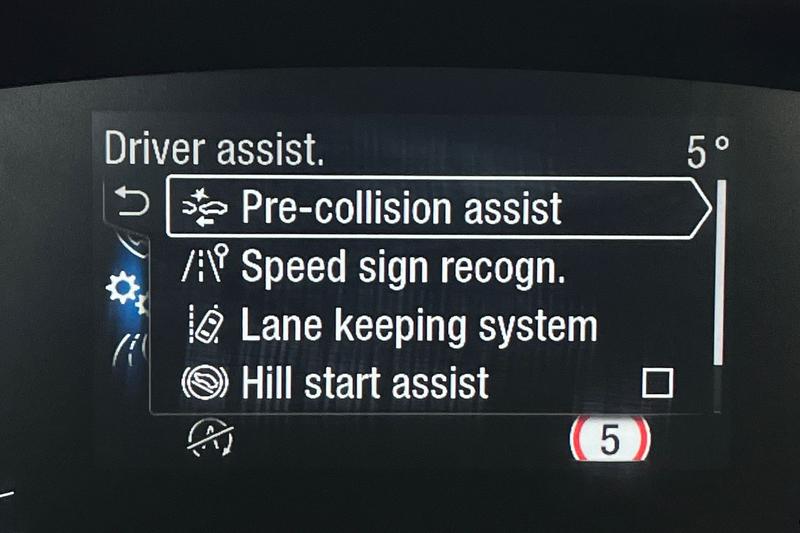
Task: Tick the Hill start assist checkbox
Action: click(x=657, y=382)
